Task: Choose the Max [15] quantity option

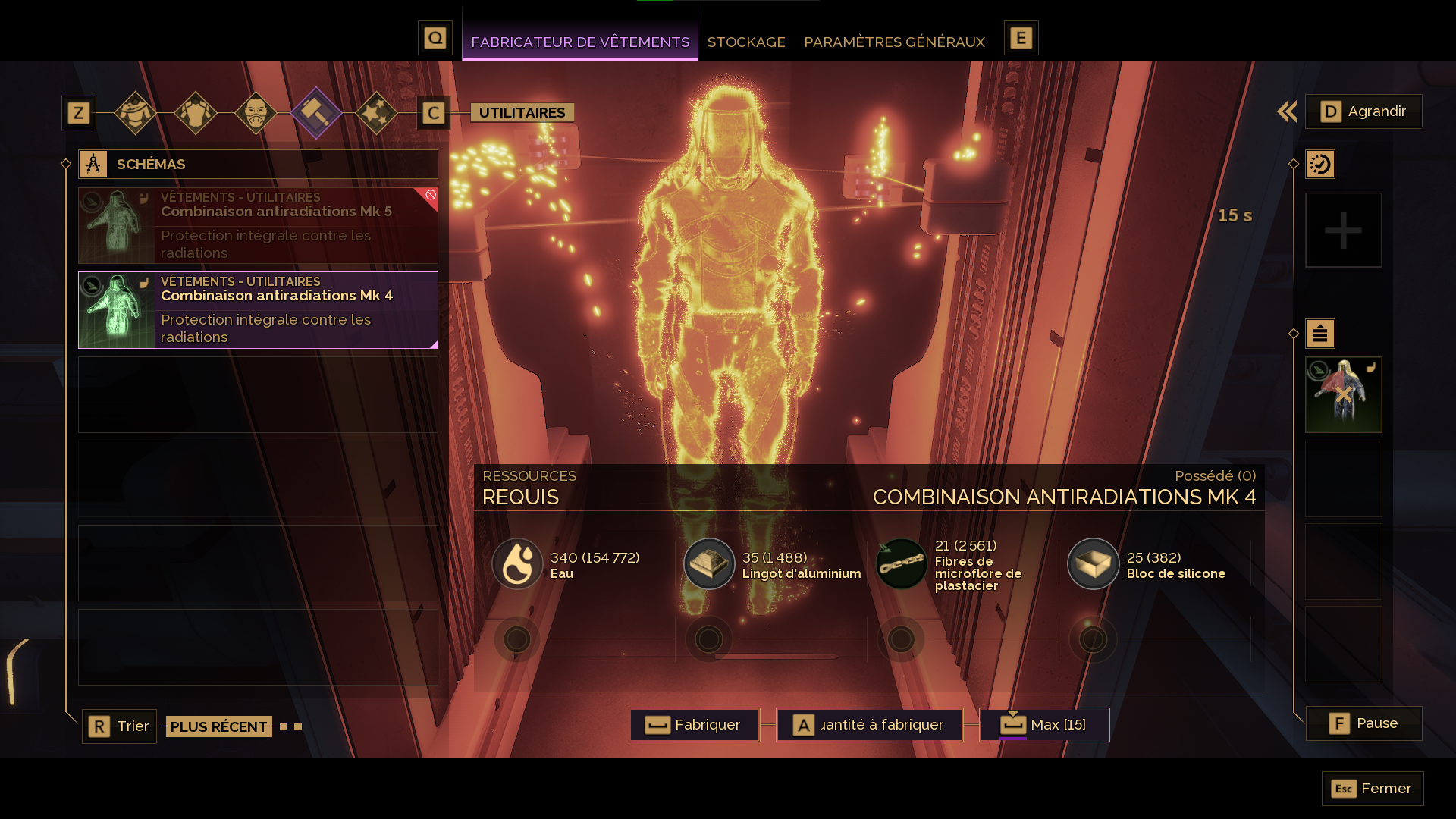Action: click(1044, 725)
